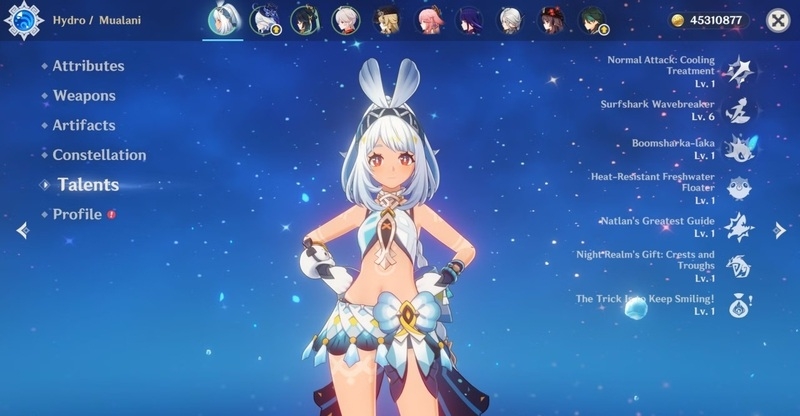The width and height of the screenshot is (800, 416).
Task: Inspect the Boomsharka-laka burst talent
Action: point(739,148)
